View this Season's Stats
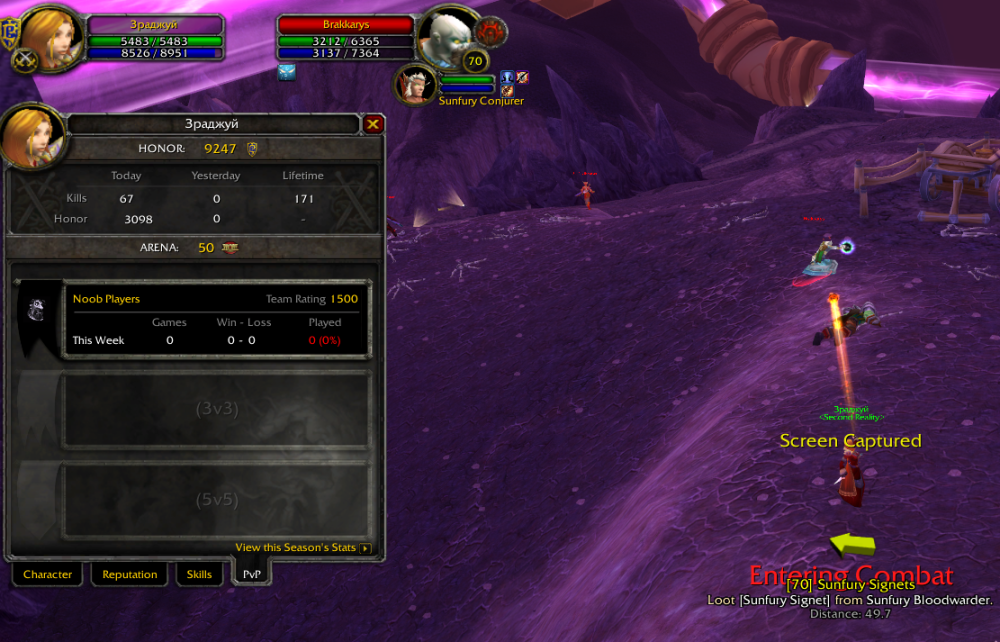Image resolution: width=1000 pixels, height=642 pixels. click(x=303, y=548)
